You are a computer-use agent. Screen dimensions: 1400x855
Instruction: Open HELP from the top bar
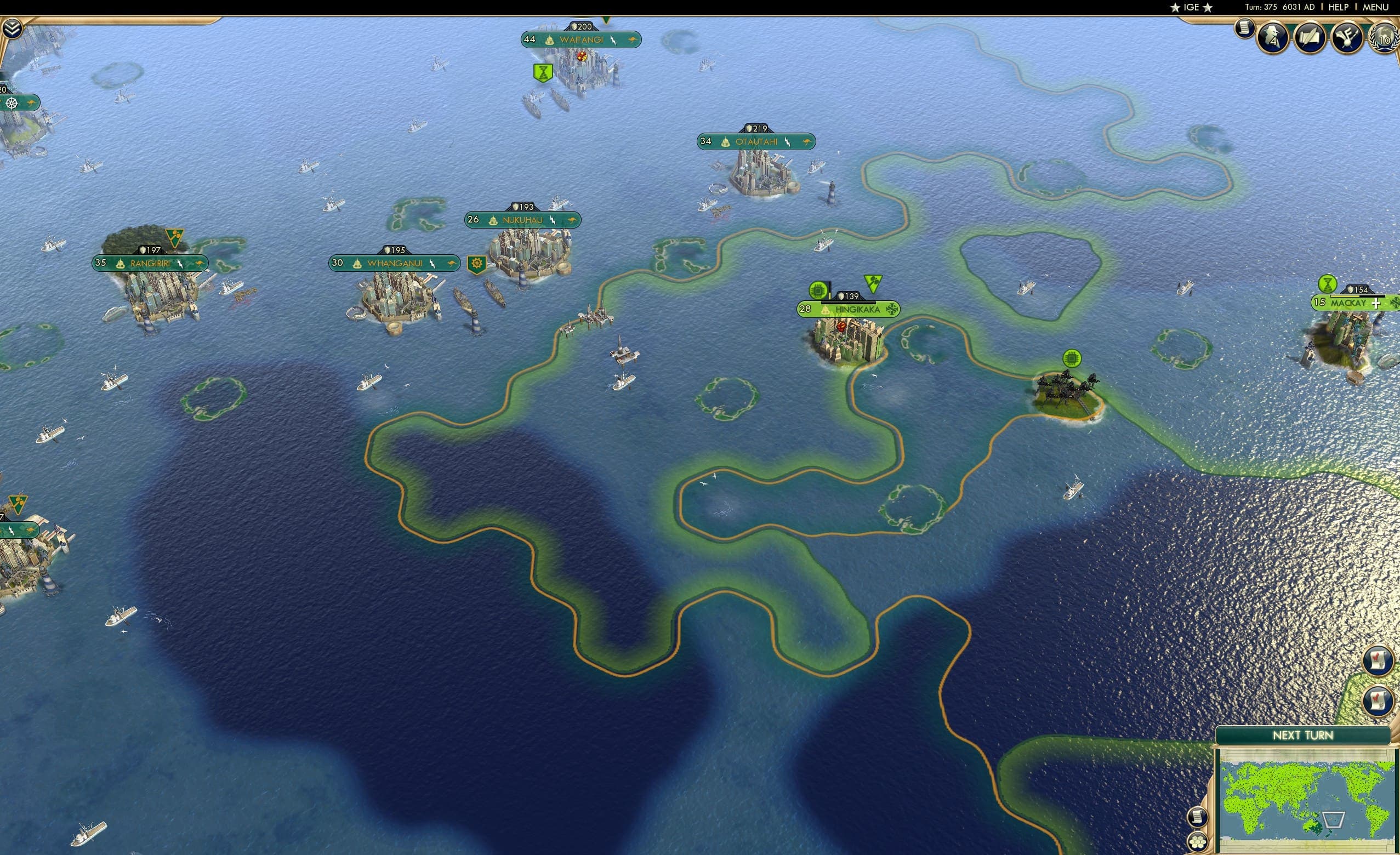click(x=1339, y=7)
